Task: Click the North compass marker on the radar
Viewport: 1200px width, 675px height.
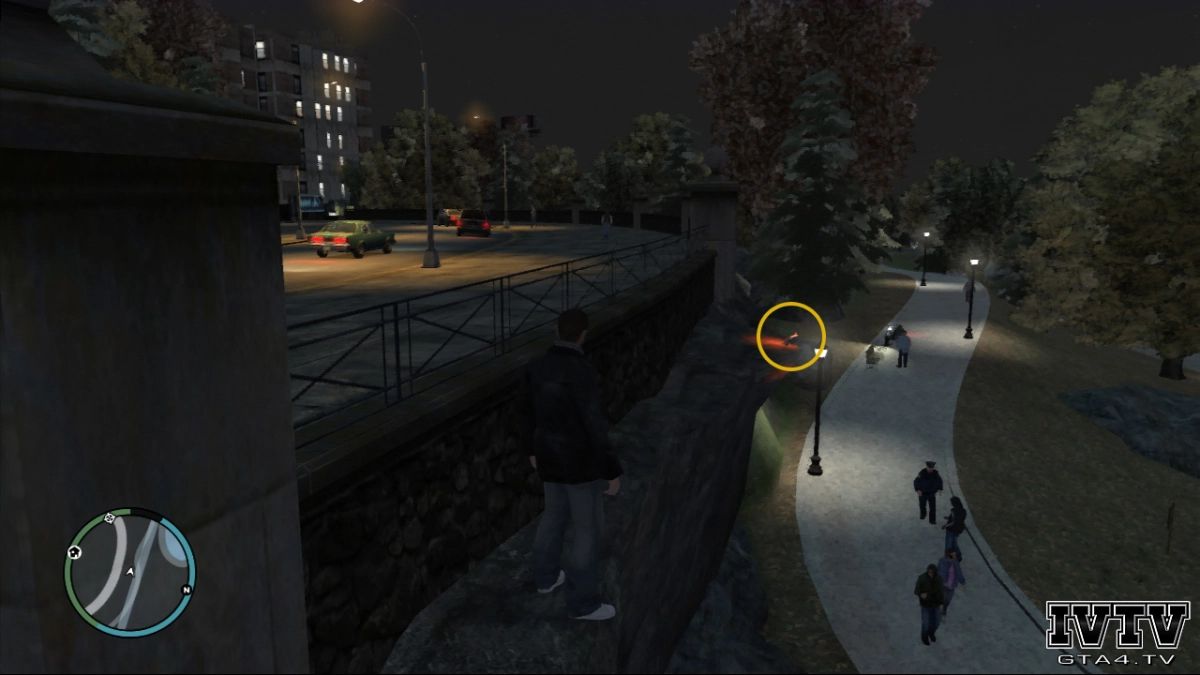Action: coord(186,590)
